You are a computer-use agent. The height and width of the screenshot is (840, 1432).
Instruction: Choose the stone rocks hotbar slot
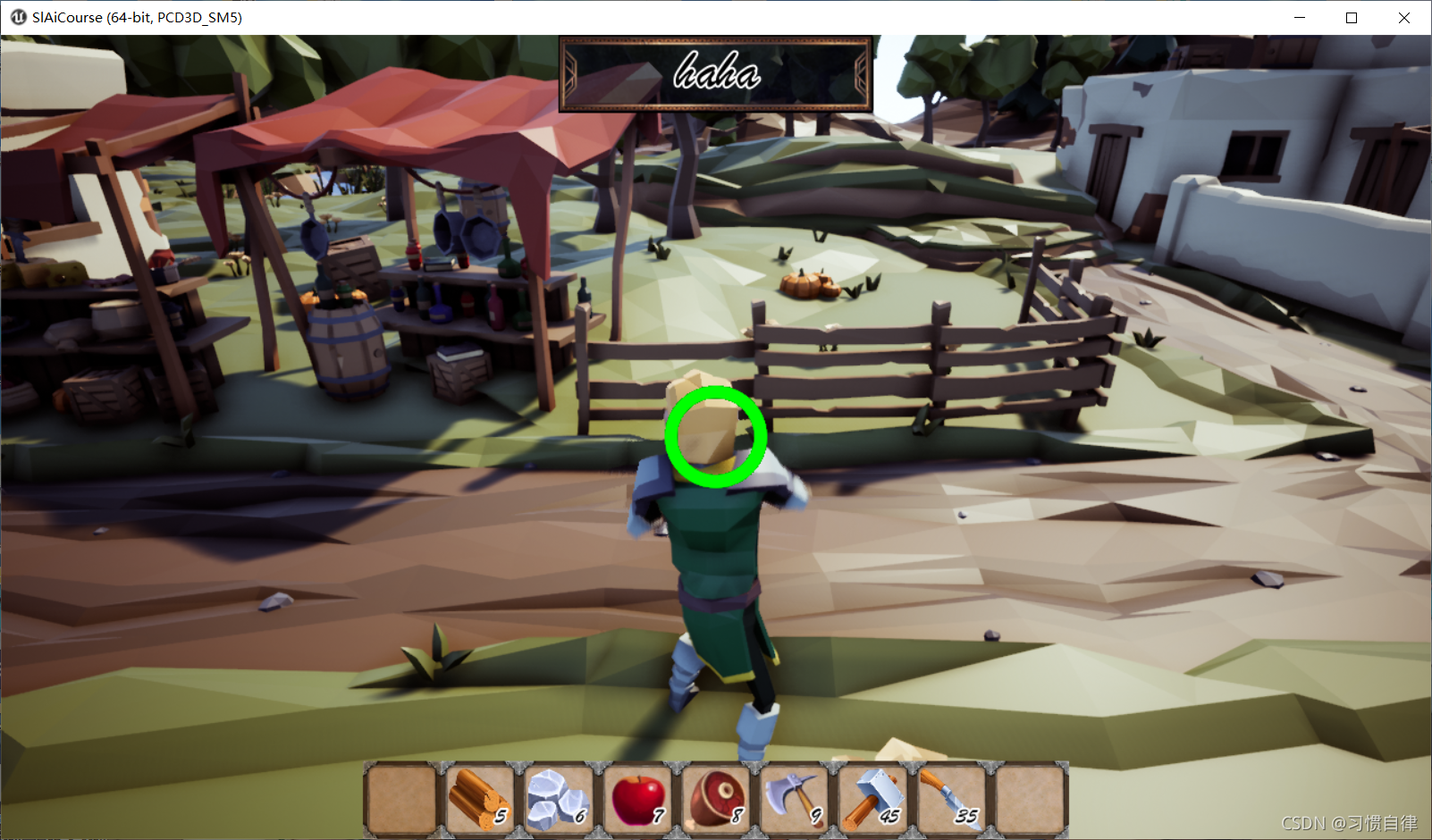click(558, 798)
